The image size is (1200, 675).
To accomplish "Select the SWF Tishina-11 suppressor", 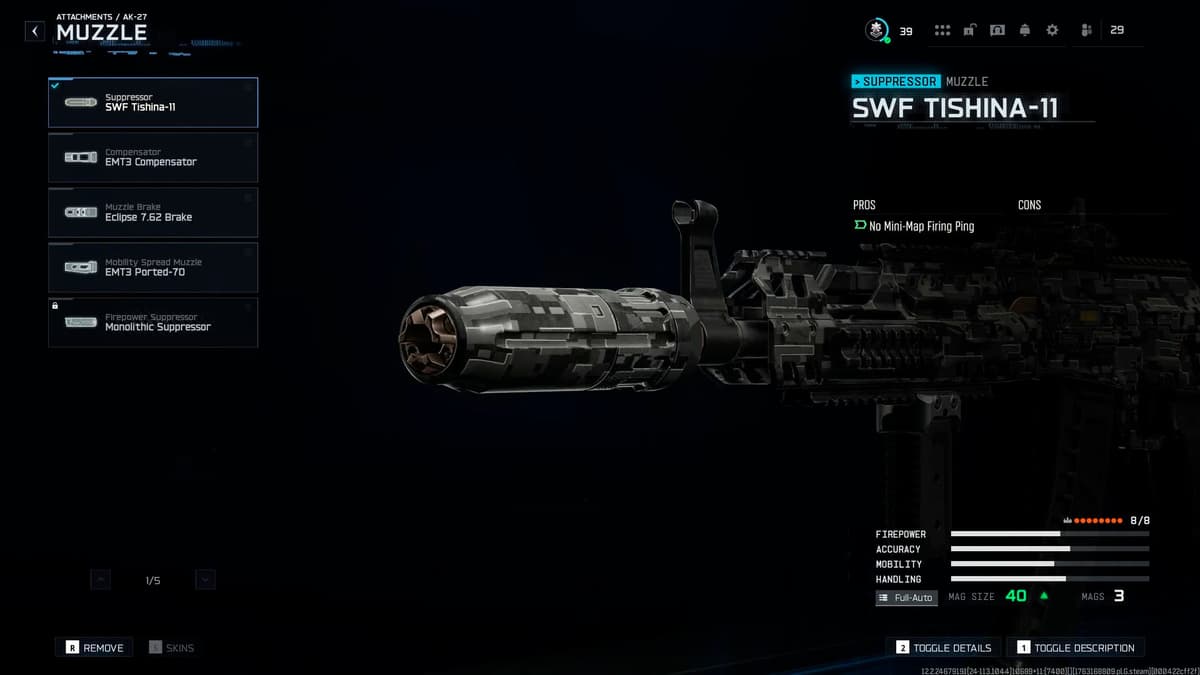I will [153, 102].
